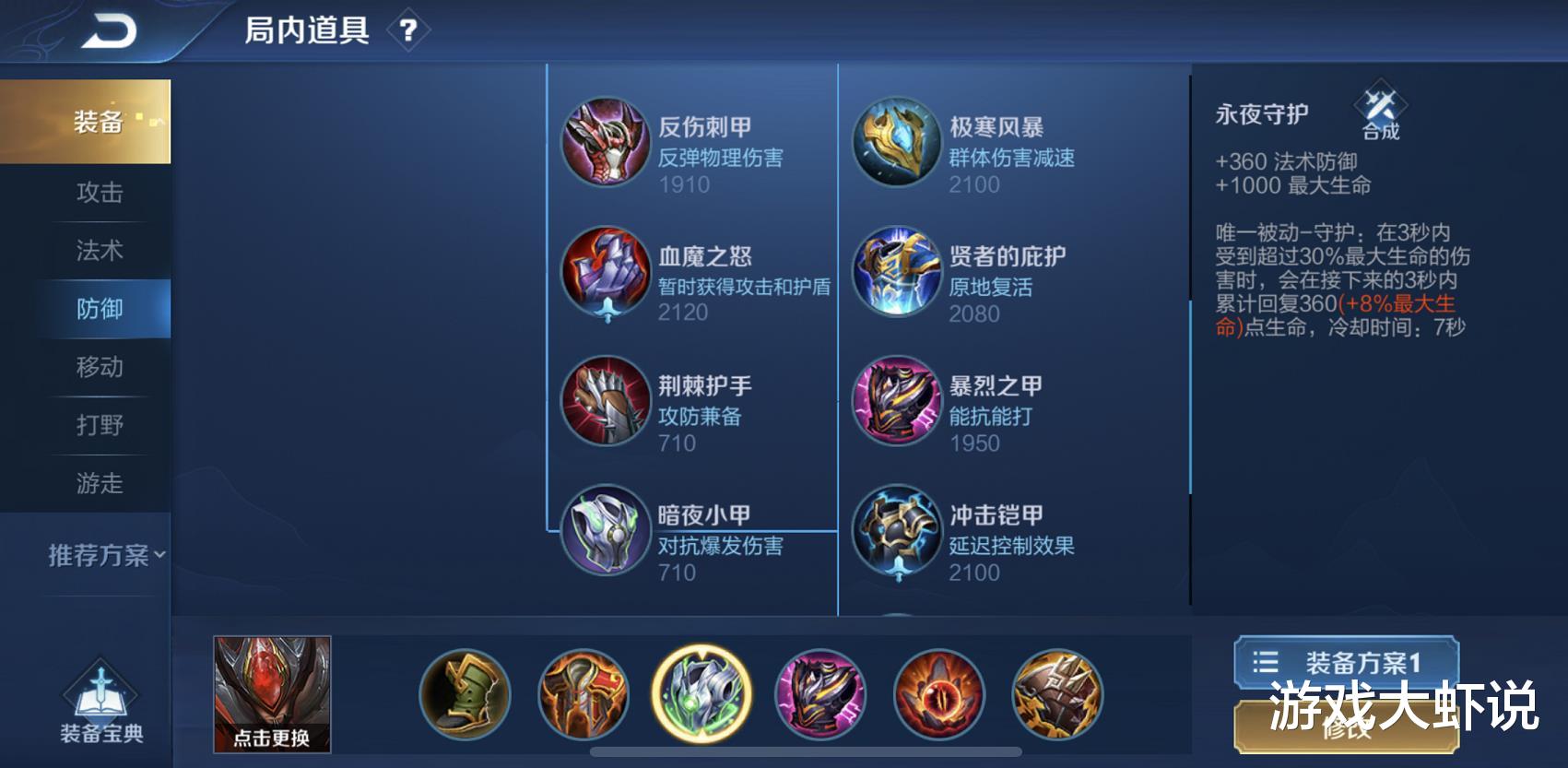Select the highlighted 暗夜小甲 in equipped slots
This screenshot has width=1568, height=768.
point(702,696)
